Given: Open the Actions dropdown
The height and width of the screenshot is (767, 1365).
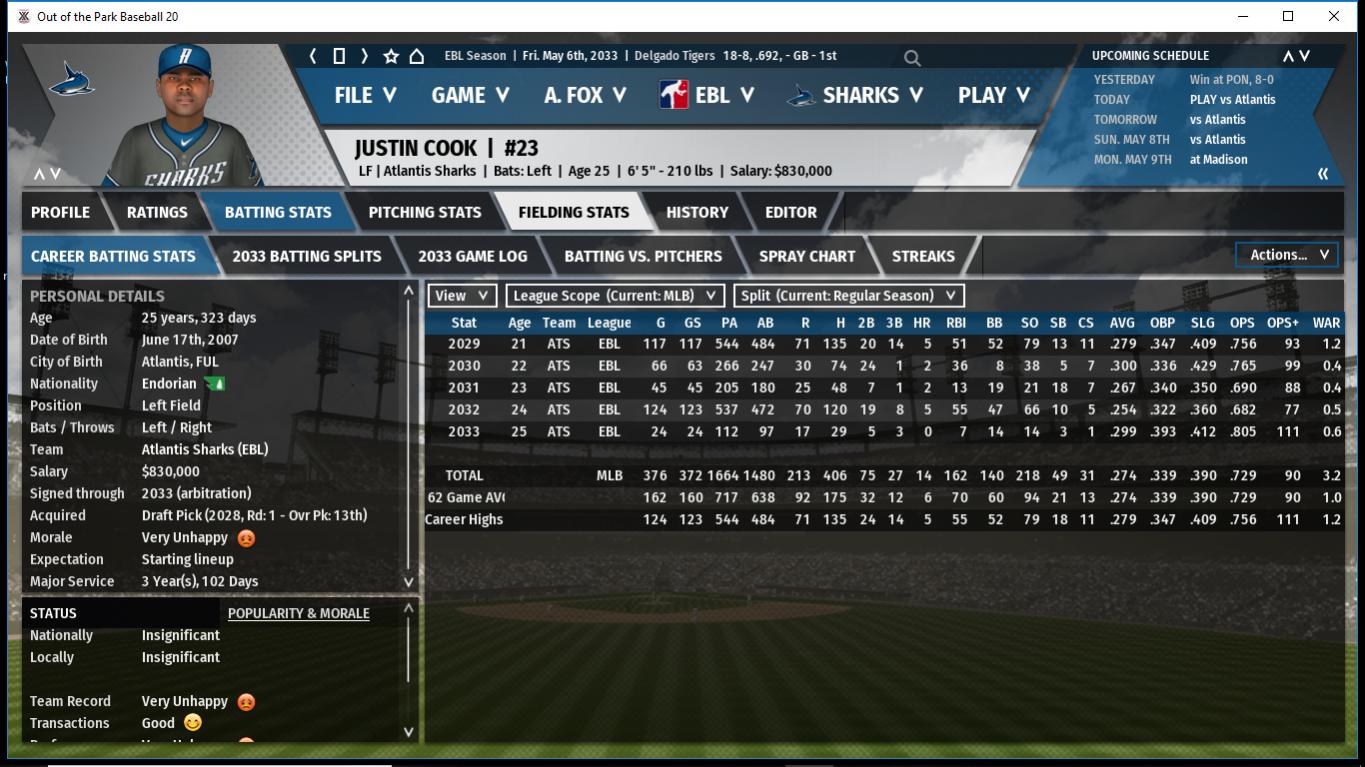Looking at the screenshot, I should point(1288,255).
